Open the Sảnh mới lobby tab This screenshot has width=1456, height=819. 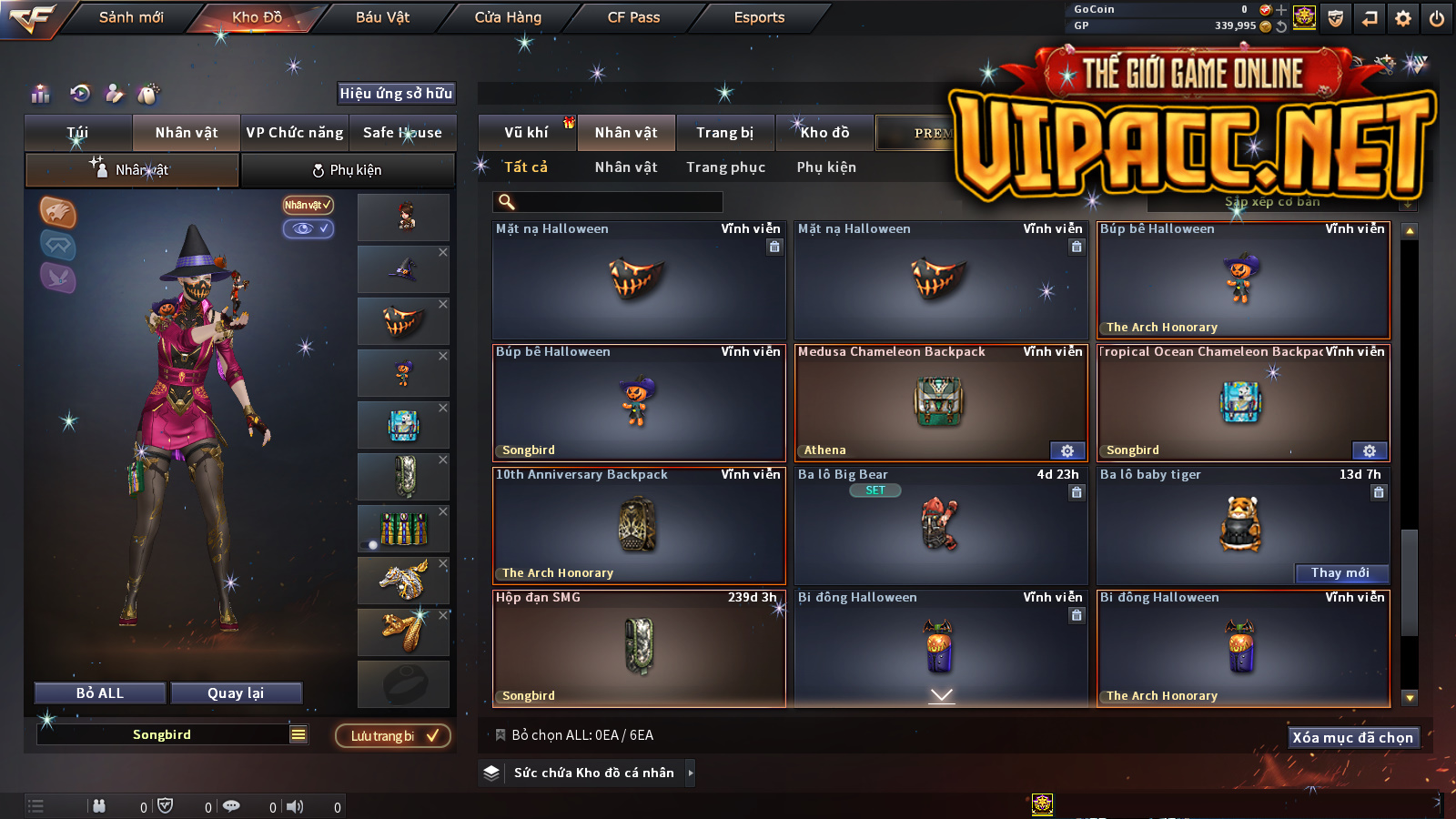pyautogui.click(x=131, y=17)
